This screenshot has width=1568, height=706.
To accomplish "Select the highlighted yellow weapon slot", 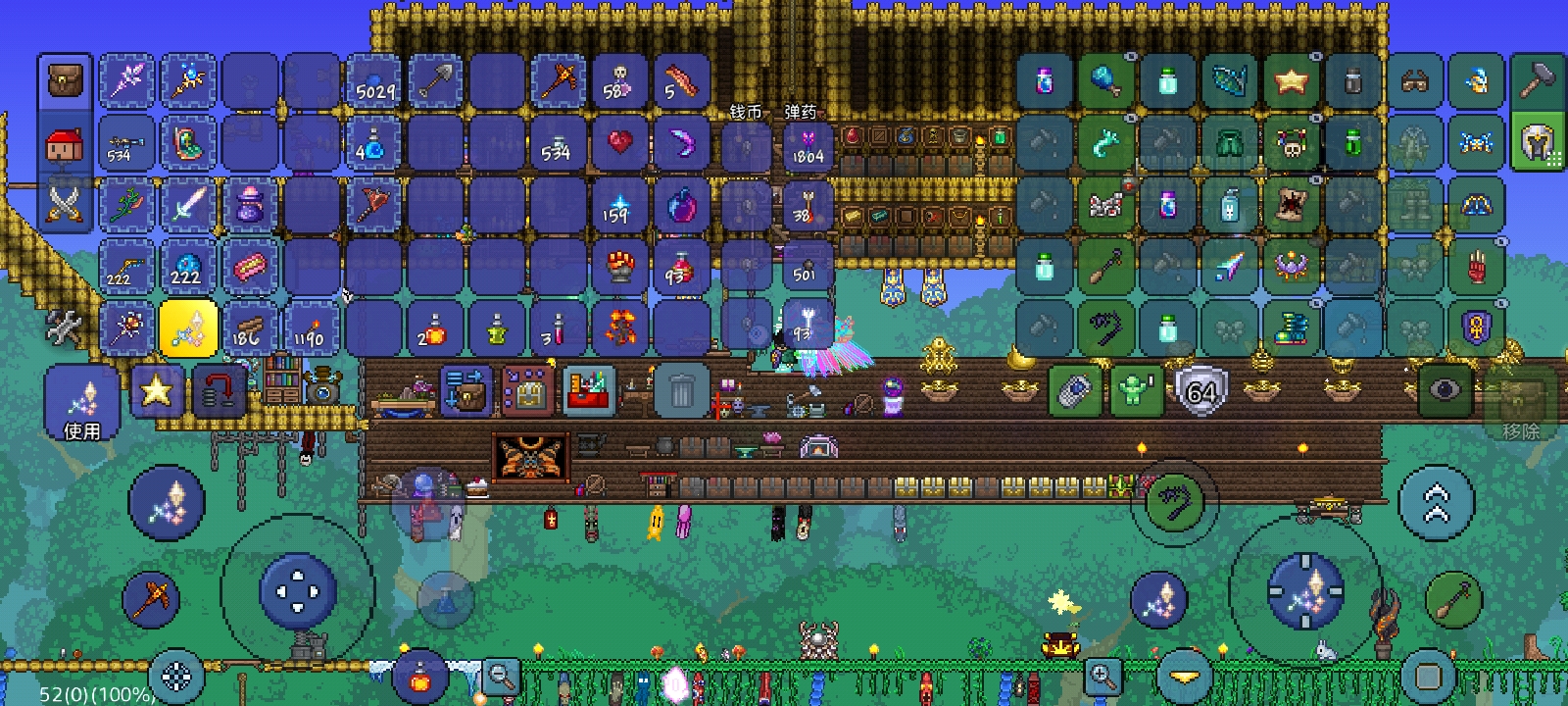I will pos(188,328).
